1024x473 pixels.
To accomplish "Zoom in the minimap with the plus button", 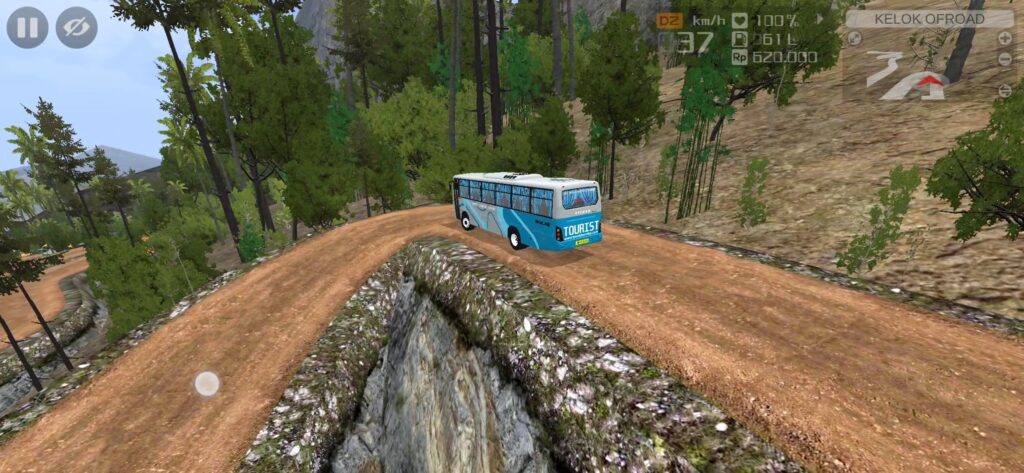I will pos(1004,38).
